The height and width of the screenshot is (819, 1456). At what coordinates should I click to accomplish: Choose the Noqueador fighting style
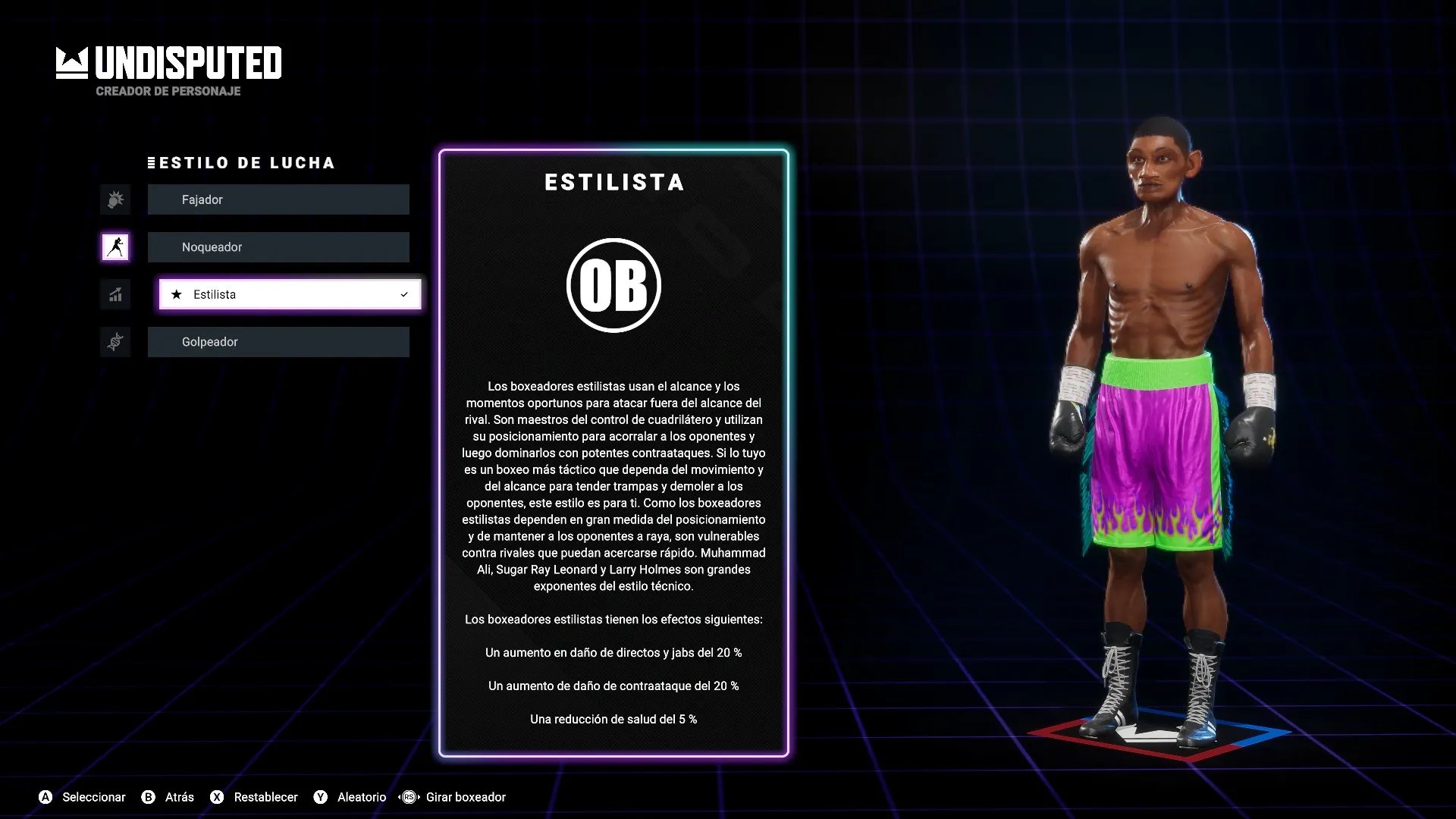click(278, 247)
